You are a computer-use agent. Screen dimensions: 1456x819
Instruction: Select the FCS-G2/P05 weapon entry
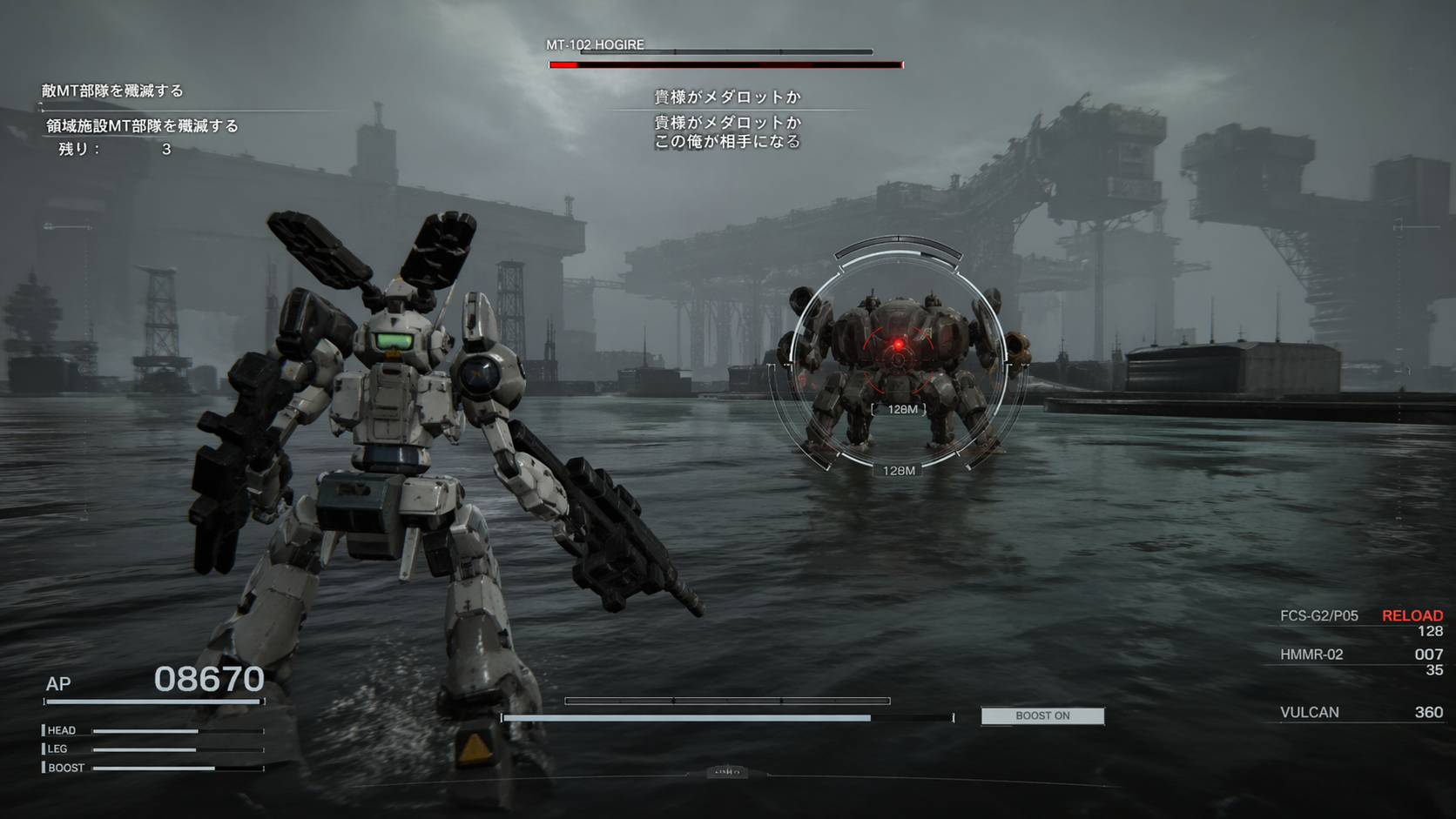(1318, 616)
